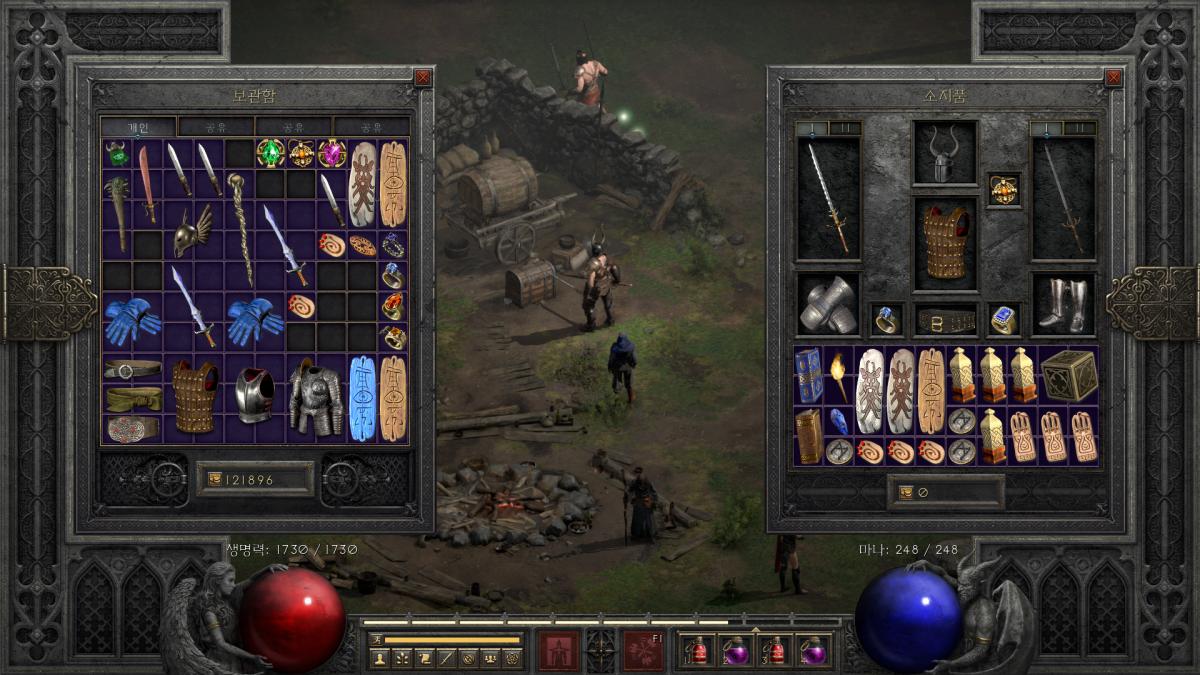The height and width of the screenshot is (675, 1200).
Task: Select the glowing blue charm in stash
Action: coord(362,397)
